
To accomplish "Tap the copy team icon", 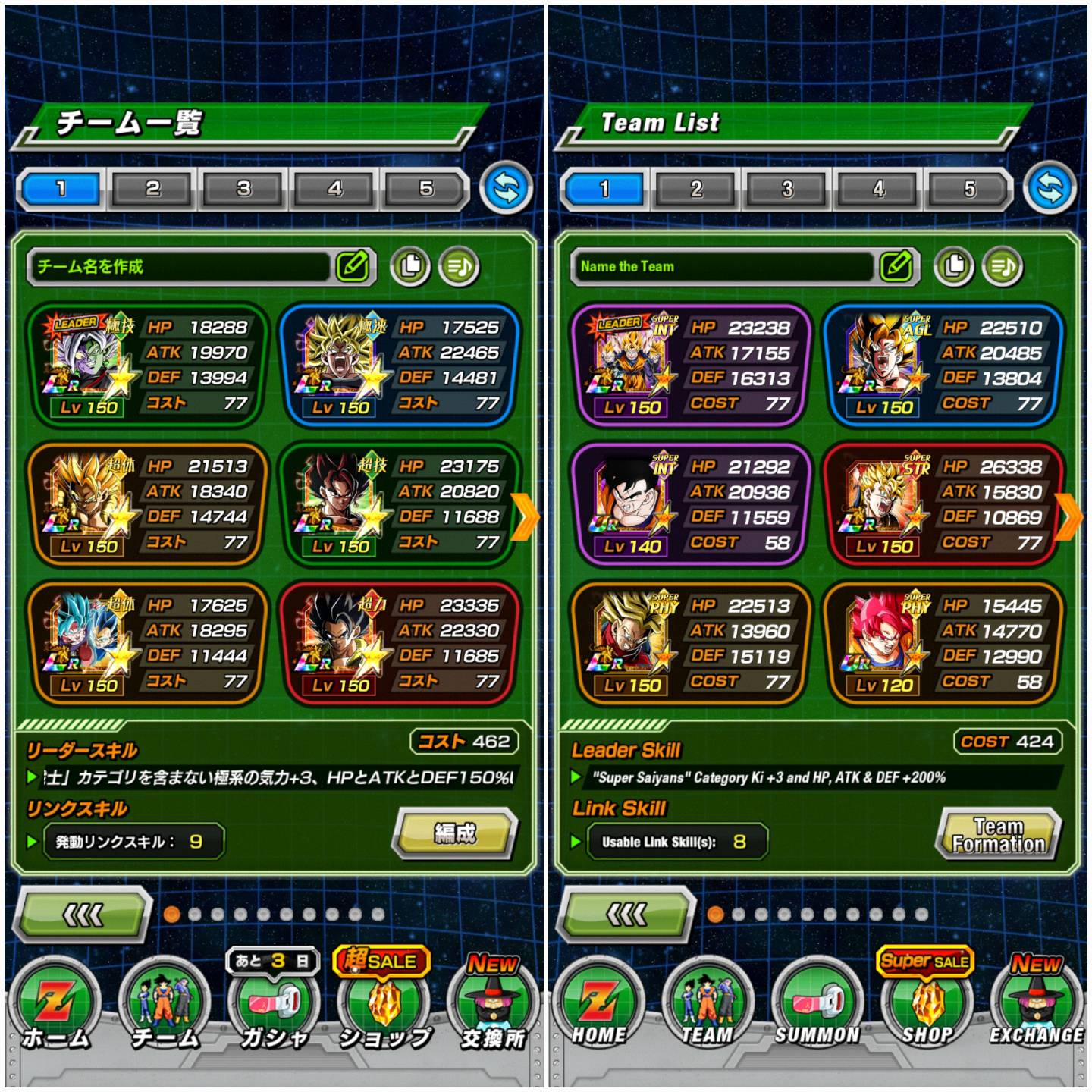I will (x=955, y=265).
